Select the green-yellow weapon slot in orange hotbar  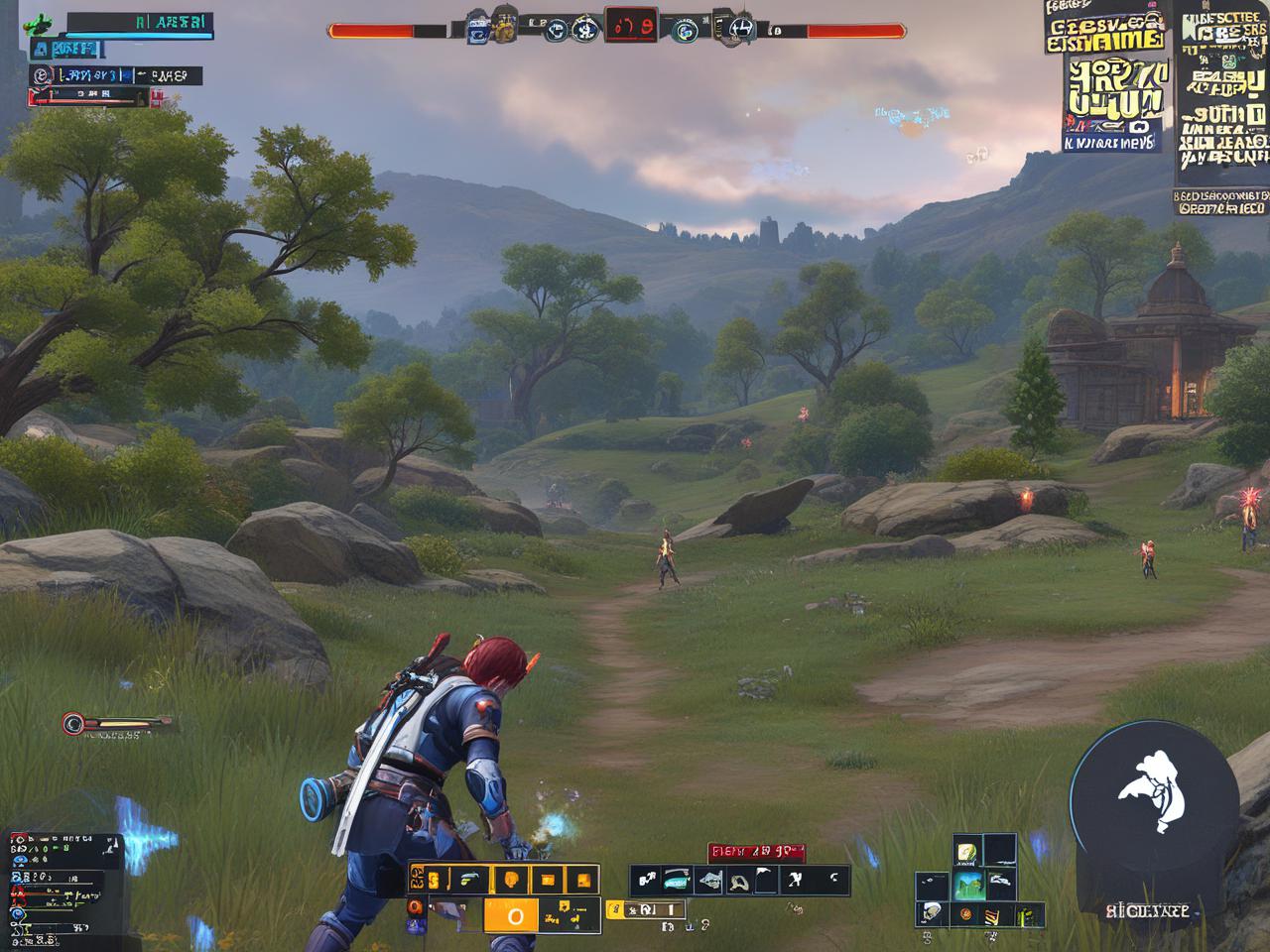tap(466, 879)
